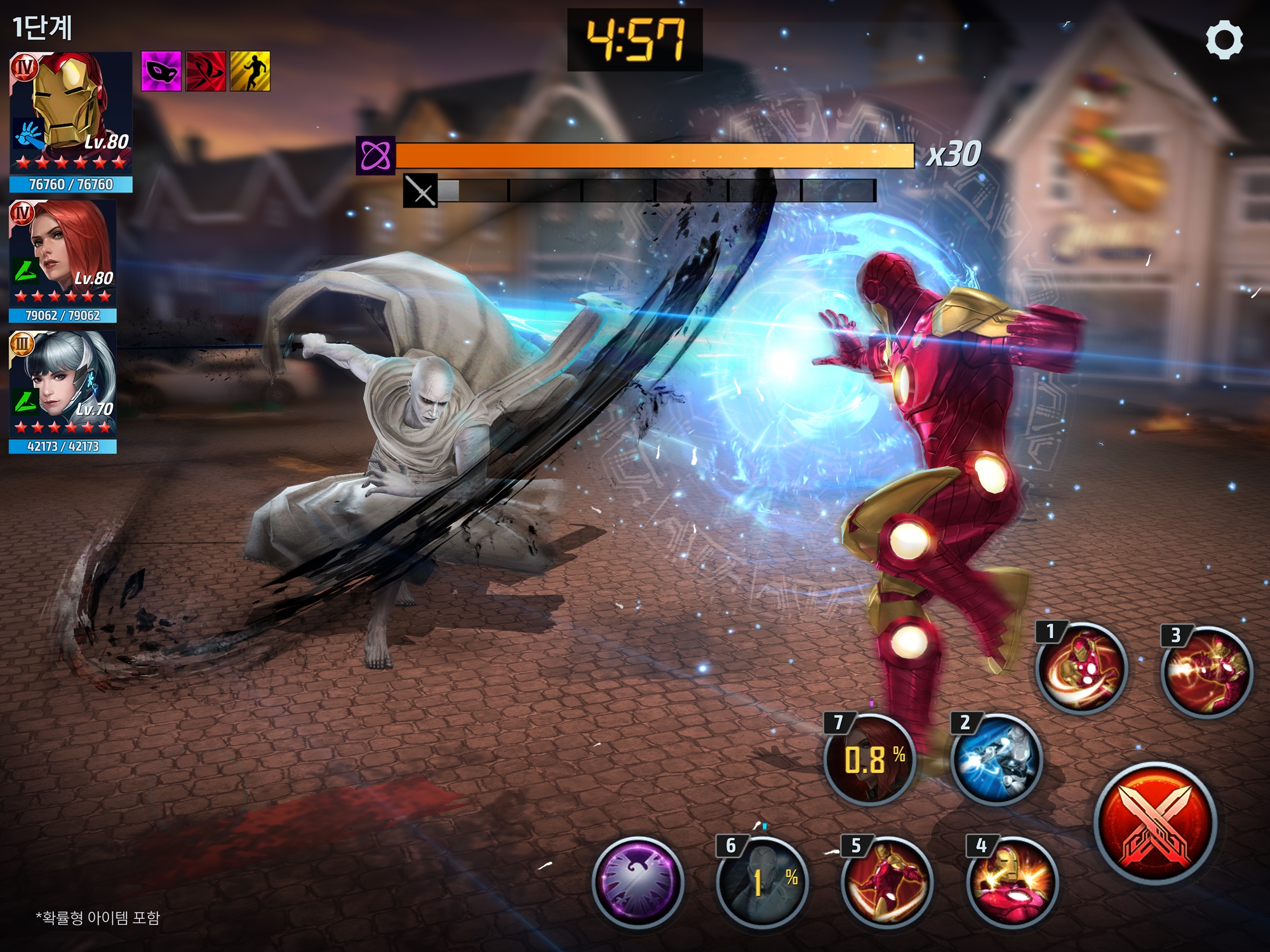Tap the red crossed-swords basic attack button

1155,823
